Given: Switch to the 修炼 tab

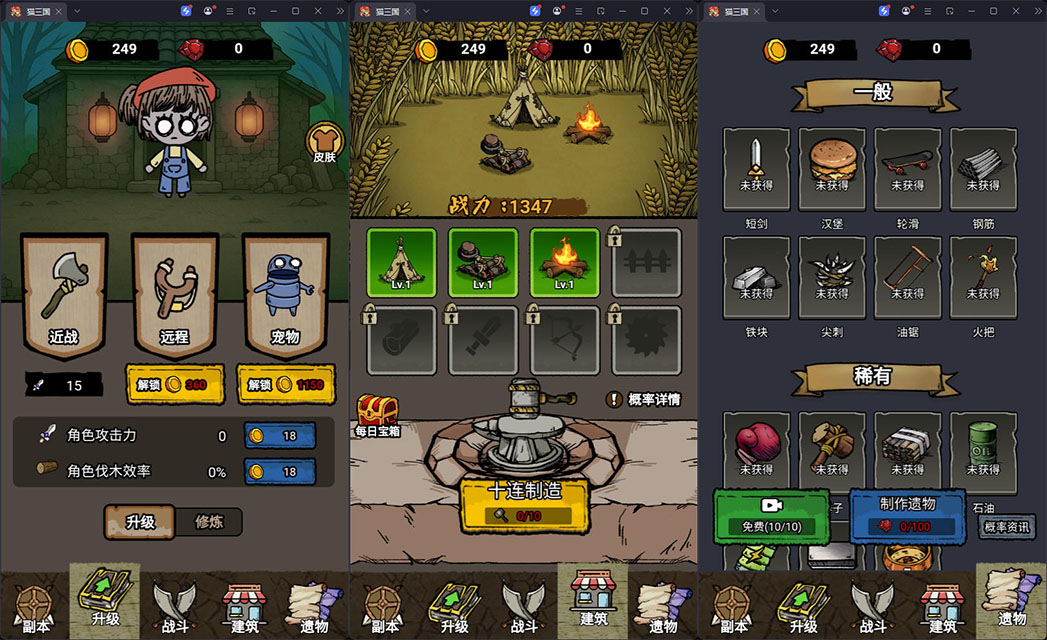Looking at the screenshot, I should pos(208,521).
